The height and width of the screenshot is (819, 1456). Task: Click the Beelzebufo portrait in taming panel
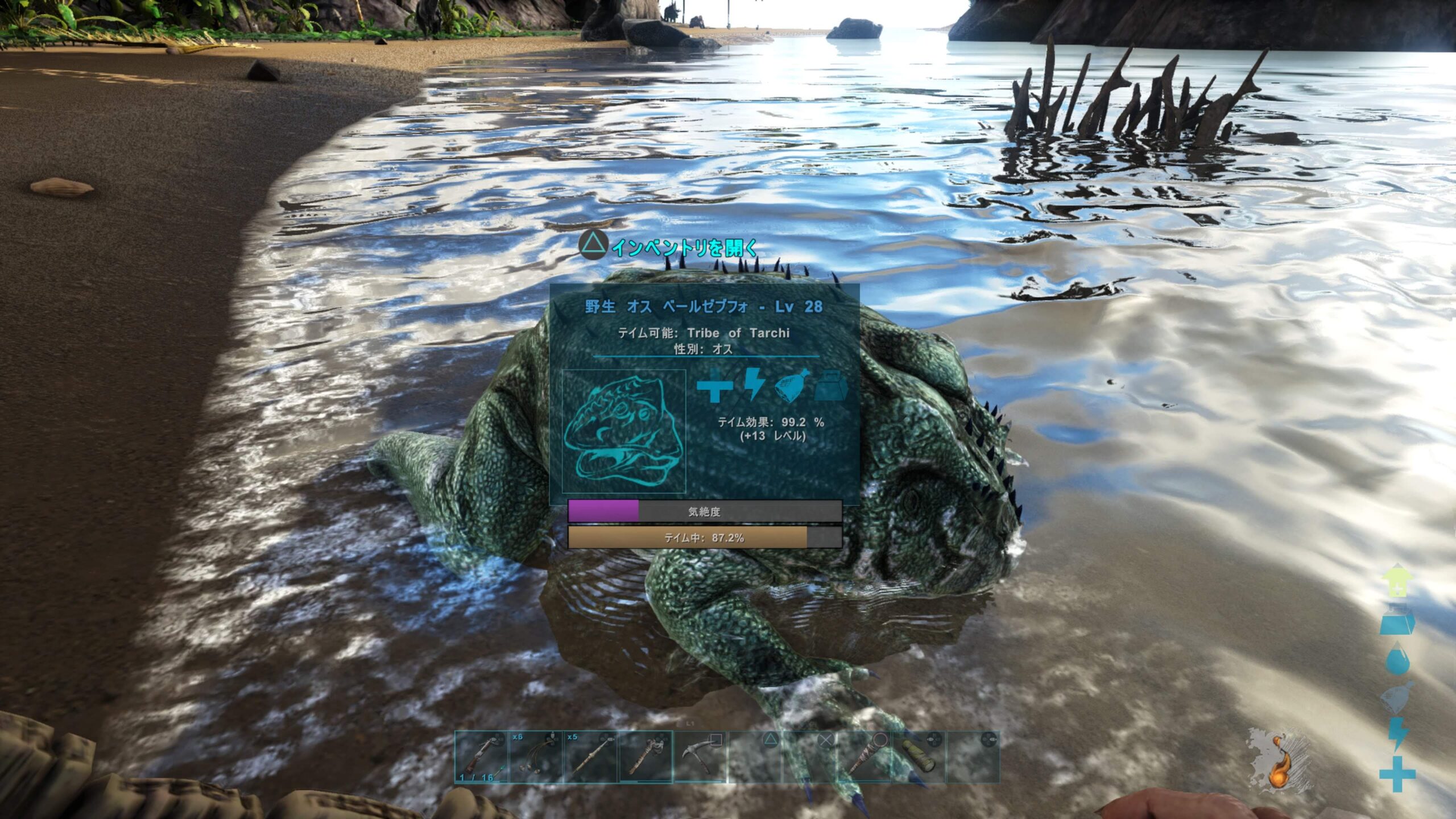624,431
